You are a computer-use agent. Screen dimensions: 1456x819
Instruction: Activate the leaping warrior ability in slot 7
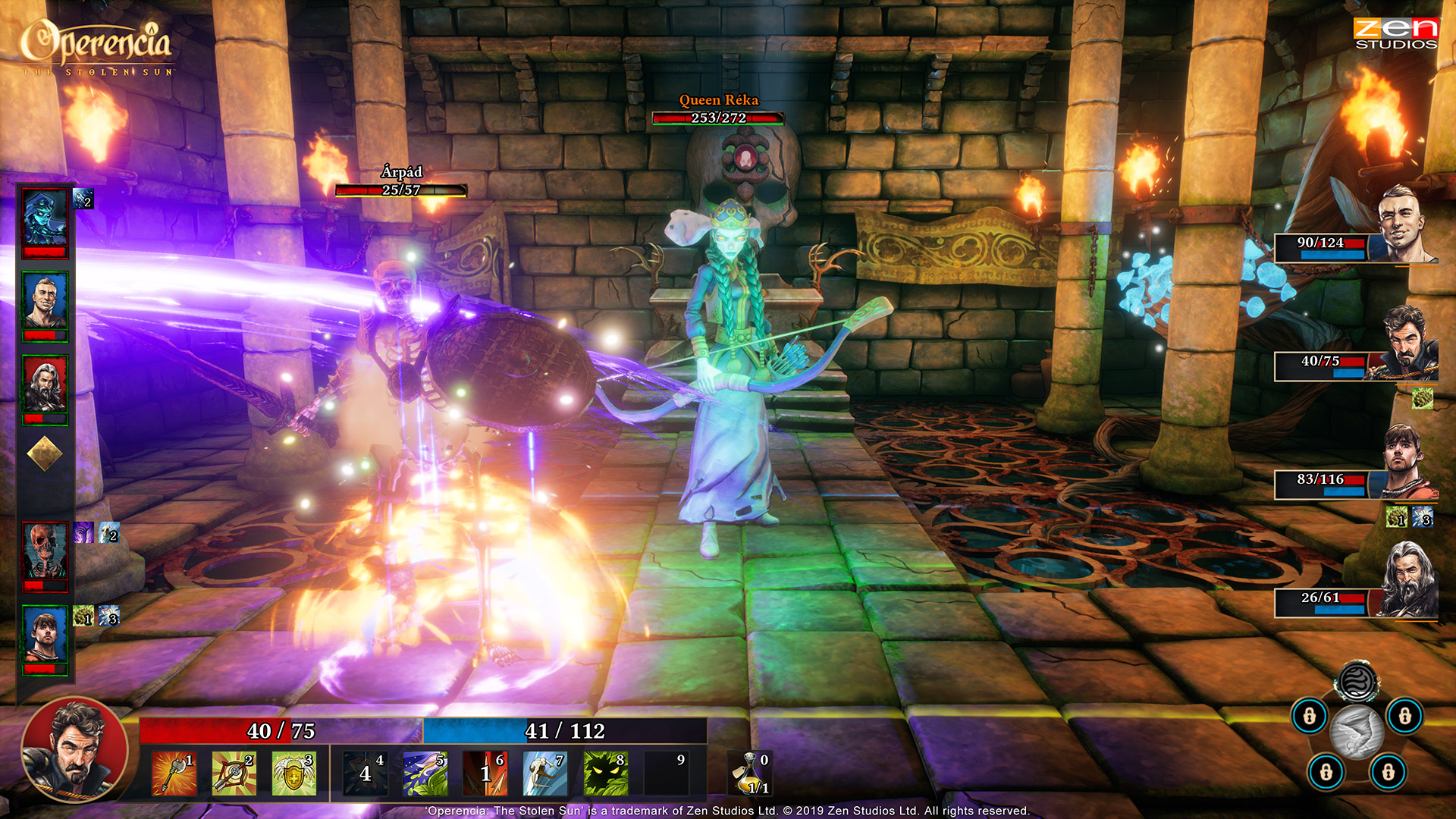545,773
